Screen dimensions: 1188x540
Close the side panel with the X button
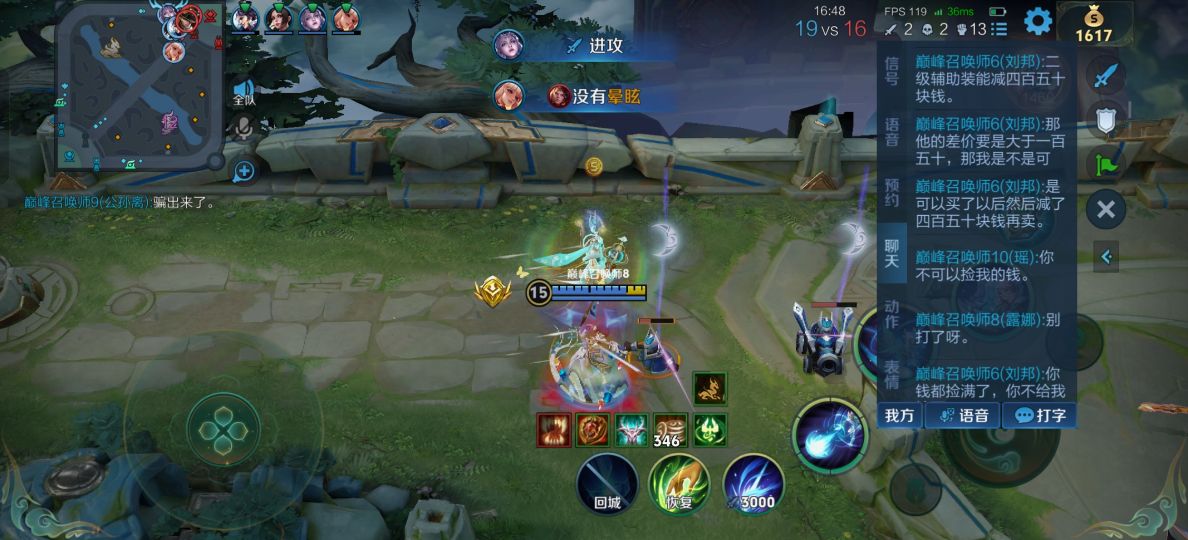coord(1105,209)
